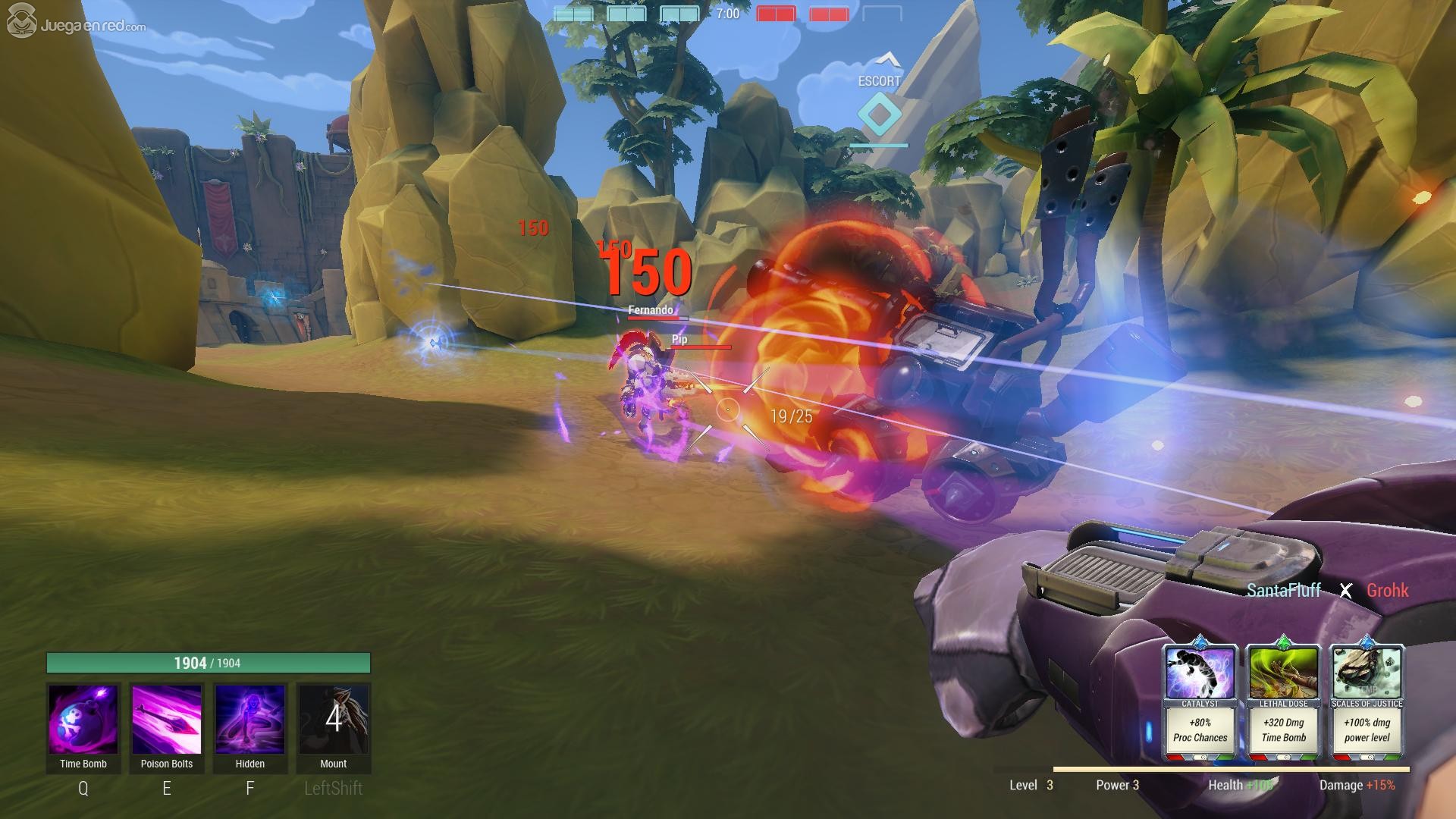The width and height of the screenshot is (1456, 819).
Task: Use the Poison Bolts ability icon
Action: point(167,720)
